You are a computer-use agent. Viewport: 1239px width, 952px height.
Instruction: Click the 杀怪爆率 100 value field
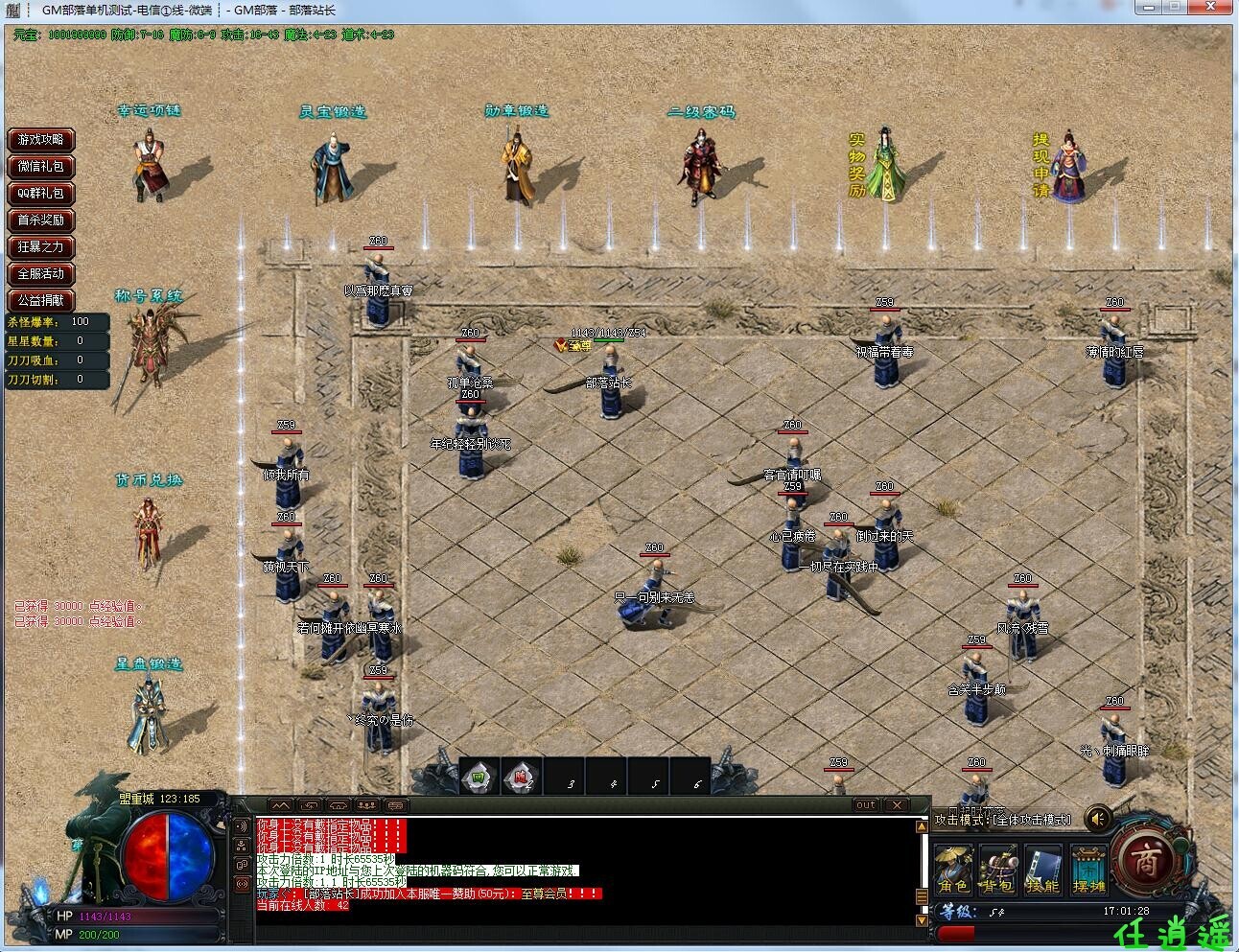tap(81, 322)
